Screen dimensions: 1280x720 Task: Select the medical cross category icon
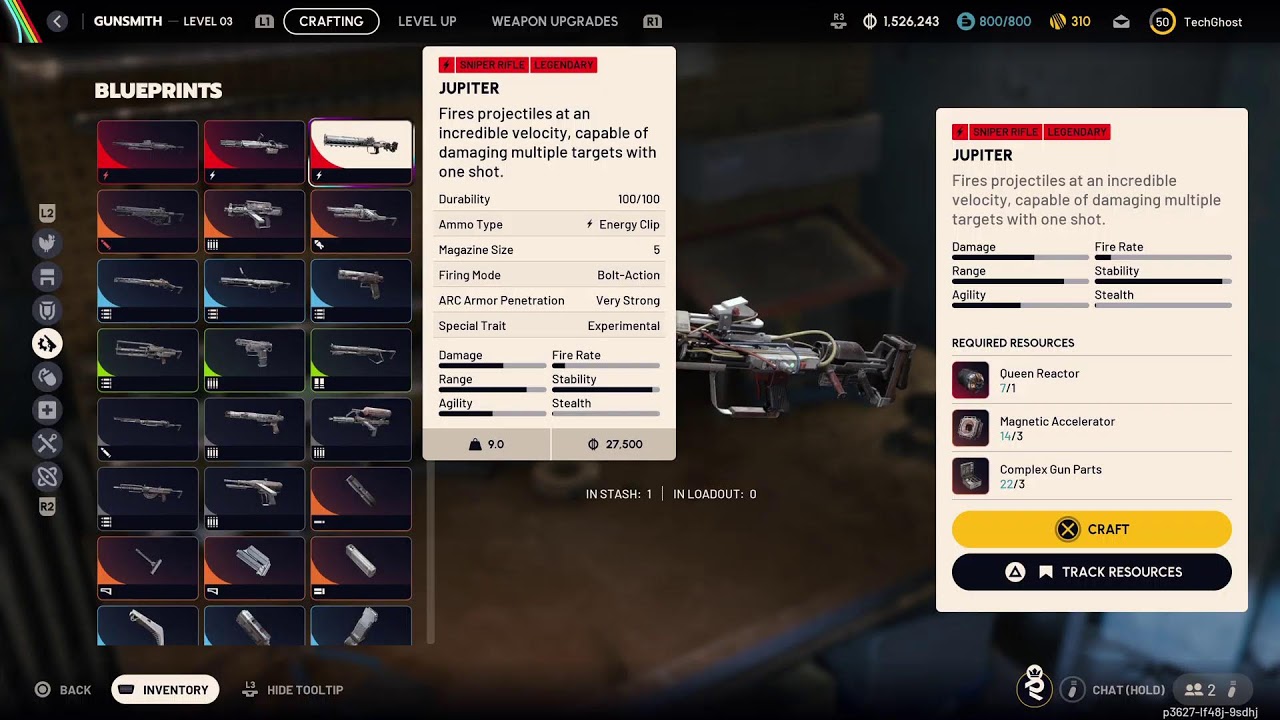click(47, 410)
